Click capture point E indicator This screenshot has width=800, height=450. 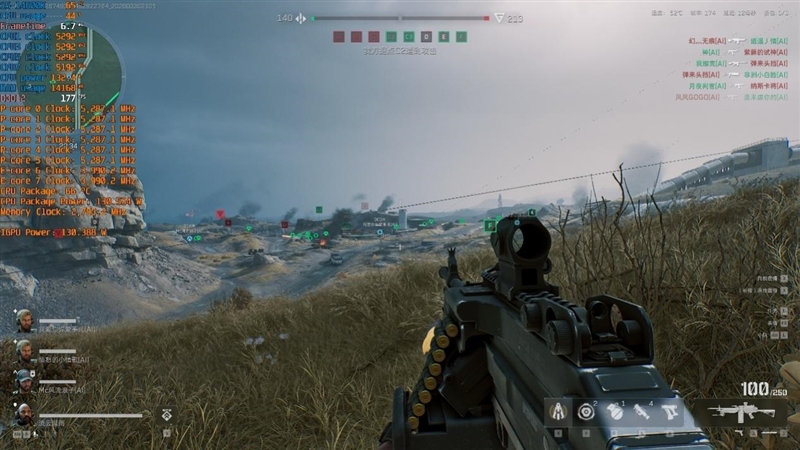(x=444, y=36)
